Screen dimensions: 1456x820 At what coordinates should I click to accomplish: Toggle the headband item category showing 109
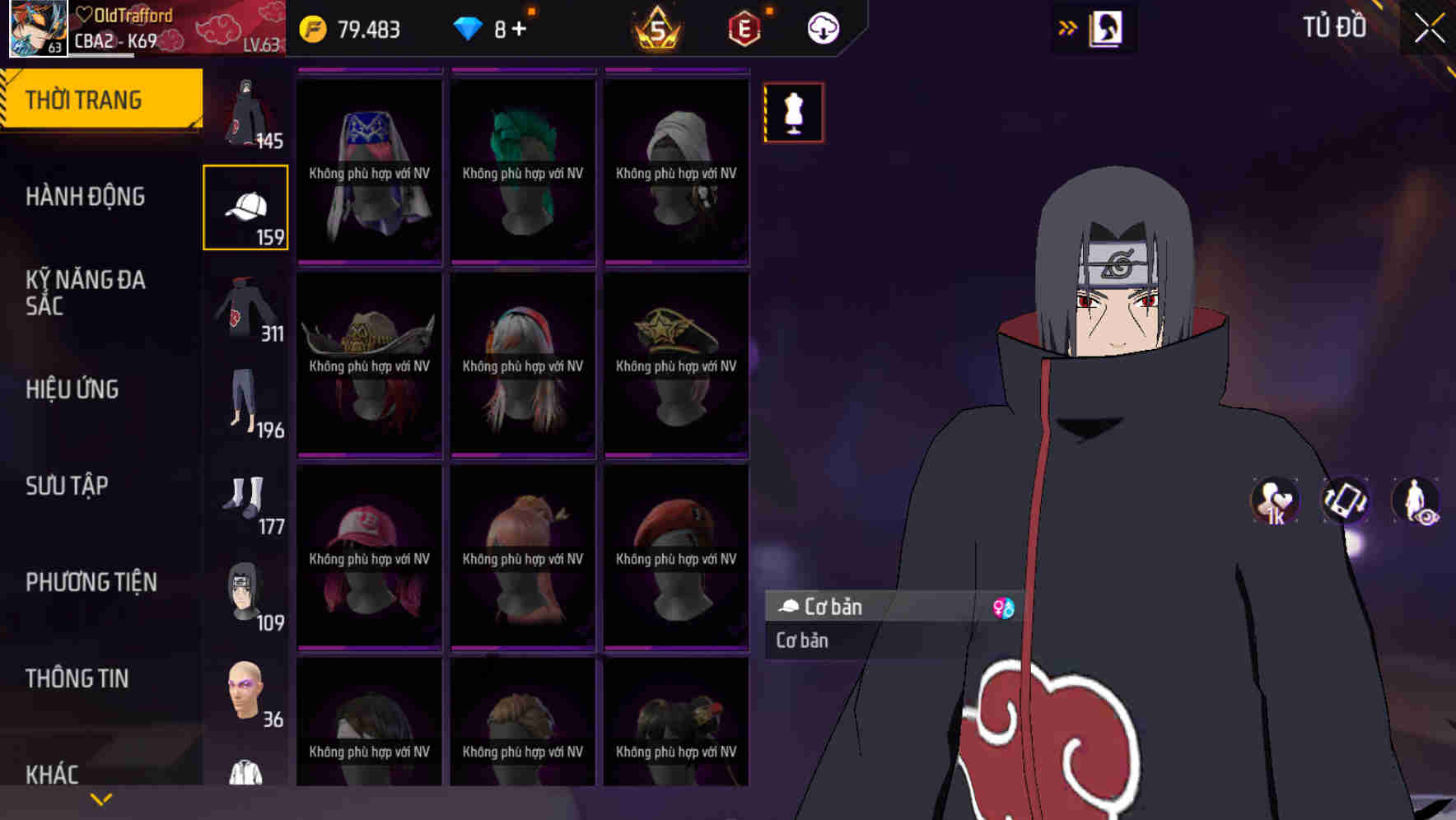tap(245, 590)
